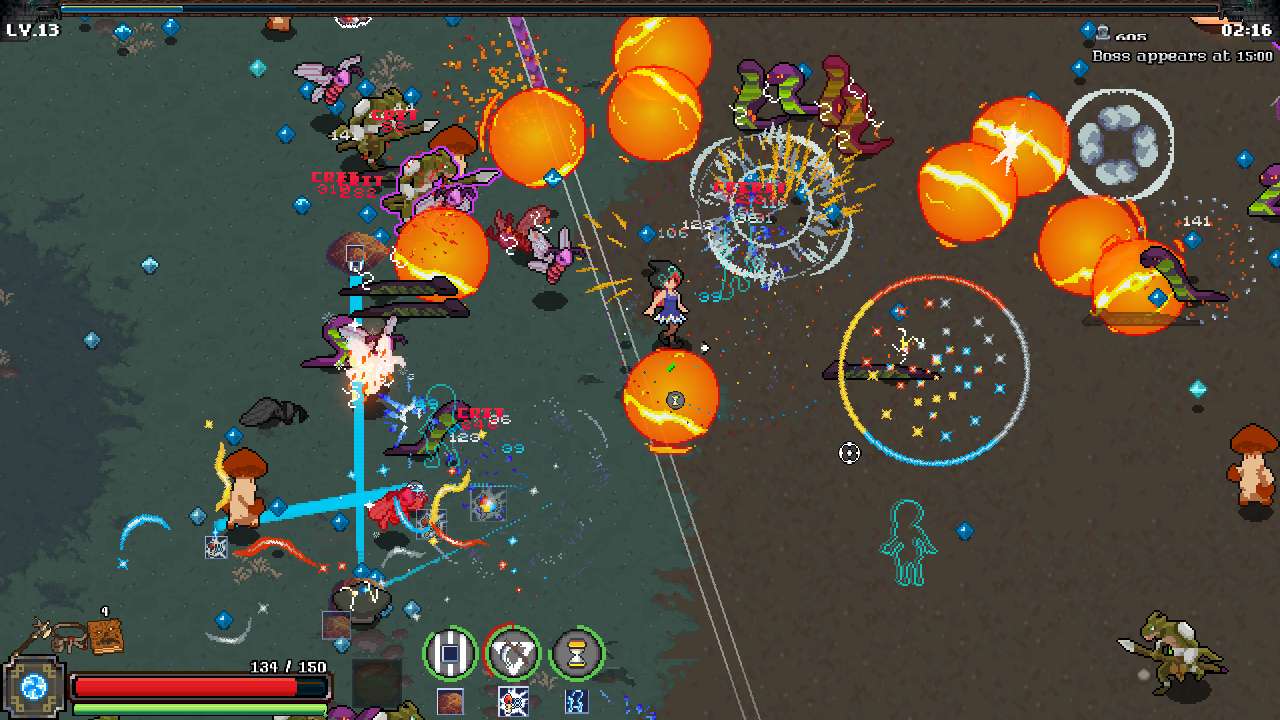Click the blue crystal emblem in the bottom-left shield

[x=35, y=688]
